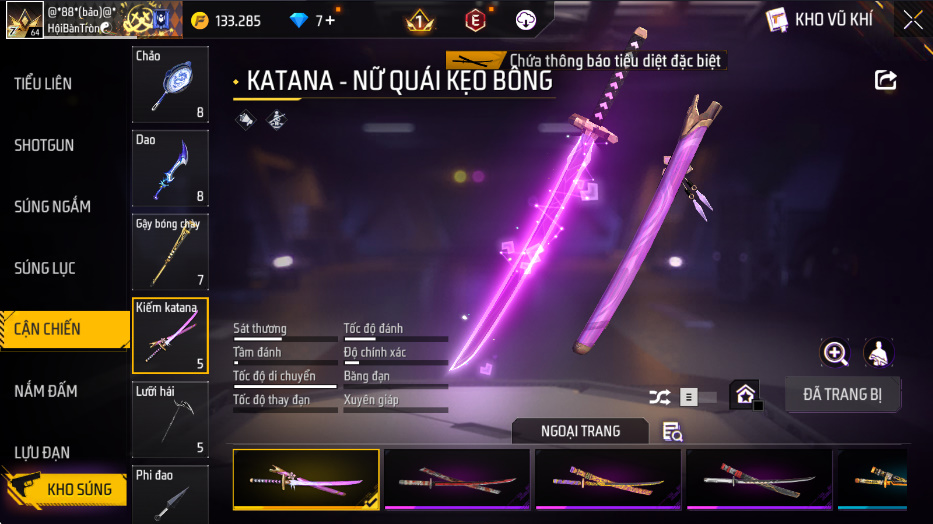Switch to the Lựu Đạn category
The height and width of the screenshot is (524, 933).
click(42, 452)
